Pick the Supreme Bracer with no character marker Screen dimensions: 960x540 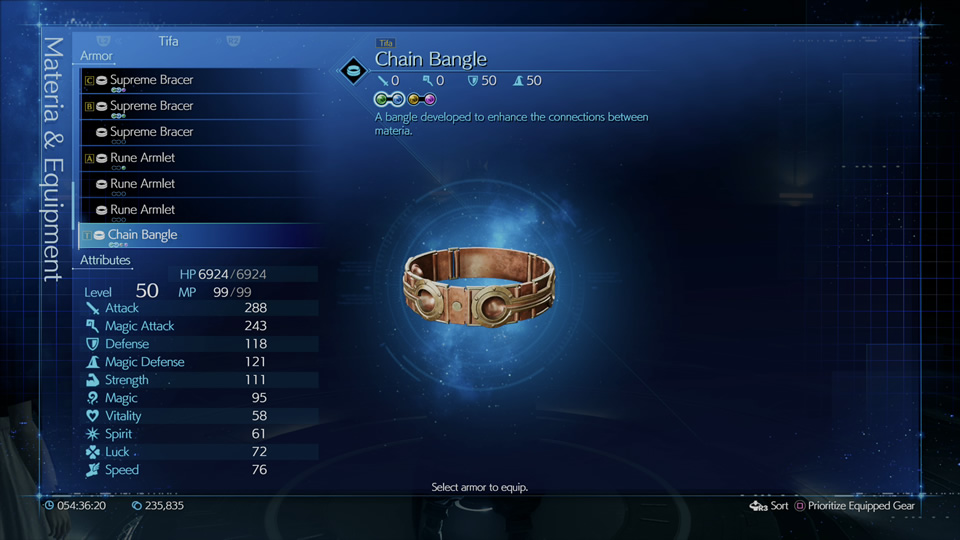pyautogui.click(x=151, y=132)
